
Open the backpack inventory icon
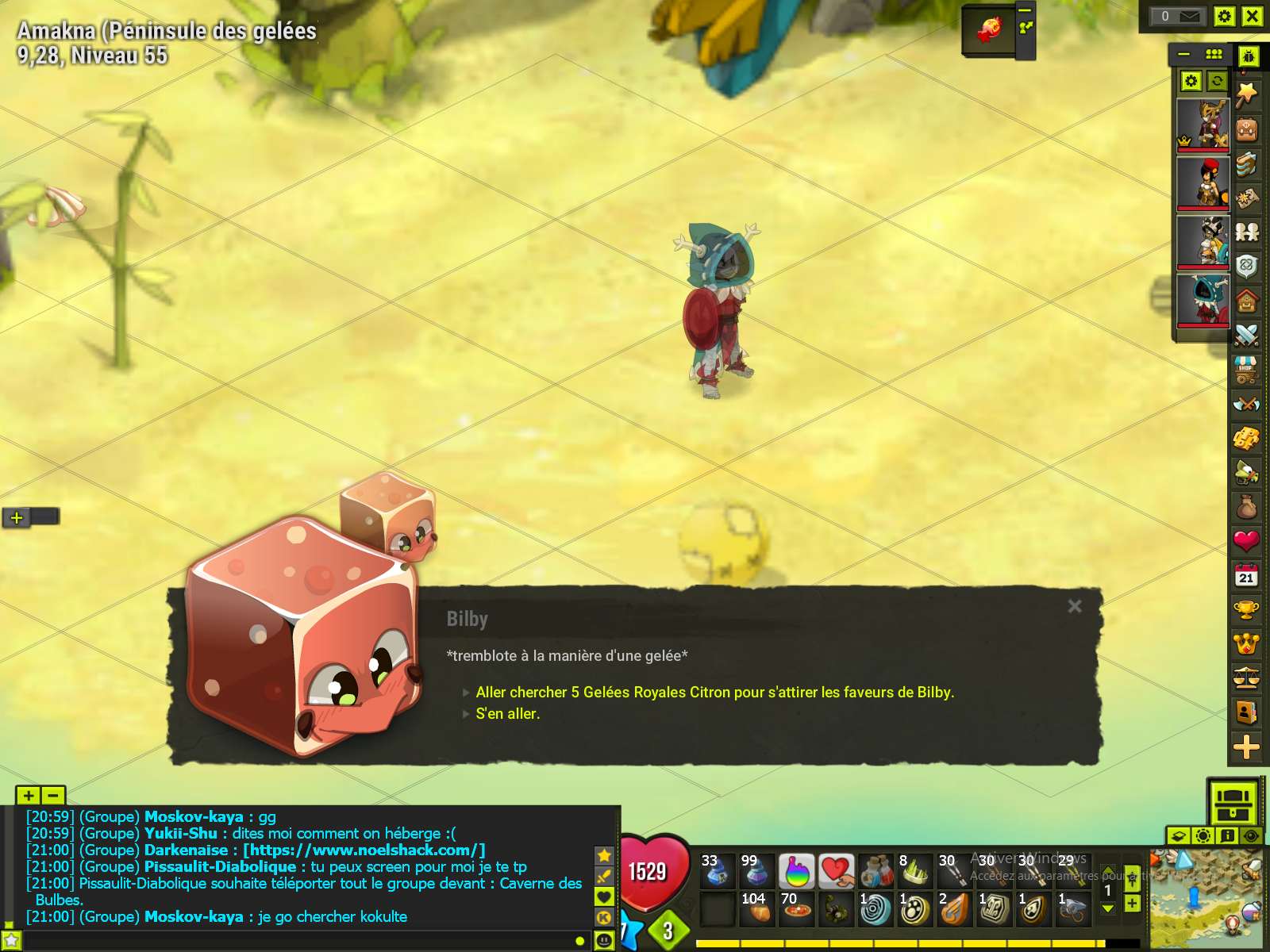click(1246, 129)
